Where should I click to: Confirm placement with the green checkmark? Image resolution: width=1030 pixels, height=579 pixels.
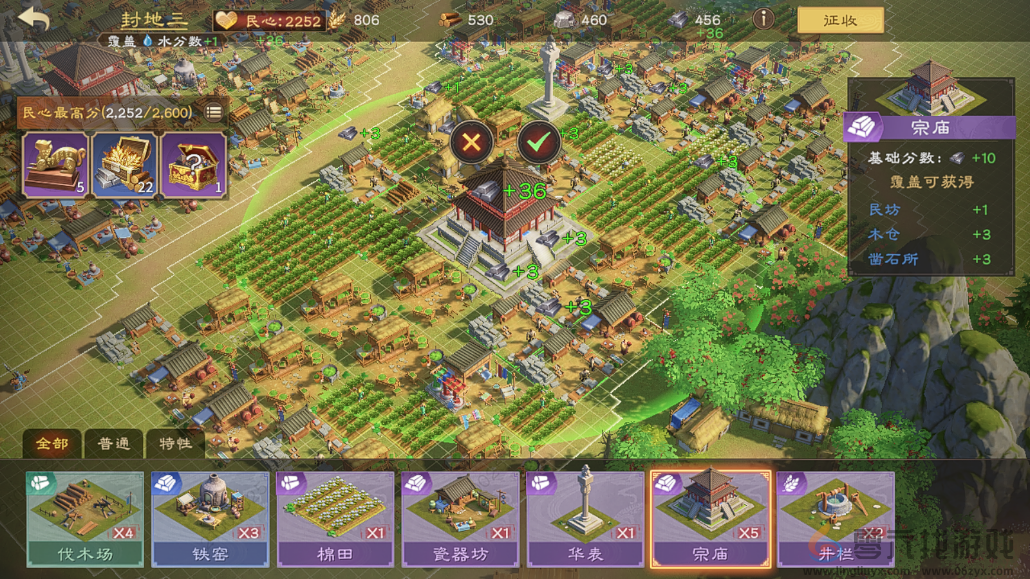pos(539,143)
